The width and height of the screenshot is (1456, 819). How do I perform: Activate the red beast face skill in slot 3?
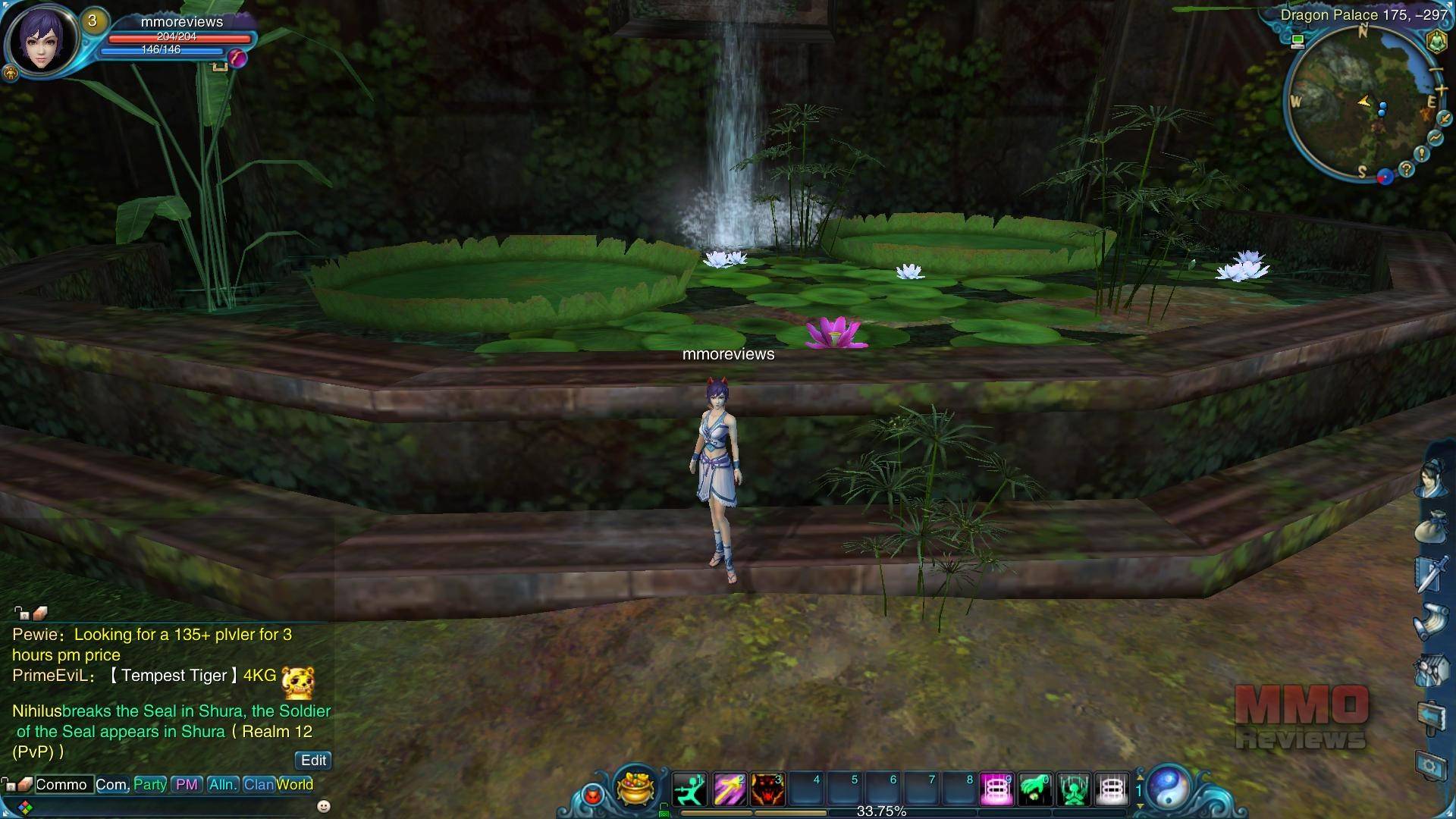pyautogui.click(x=767, y=789)
